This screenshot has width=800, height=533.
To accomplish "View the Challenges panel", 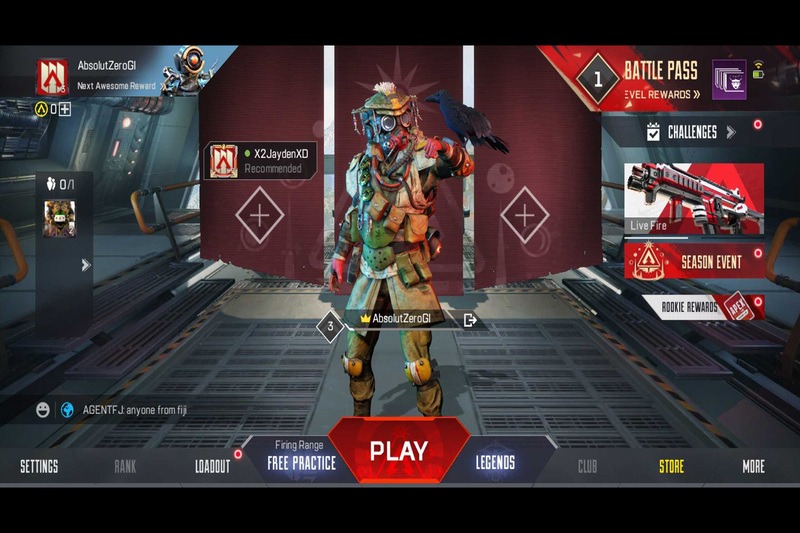I will coord(690,132).
